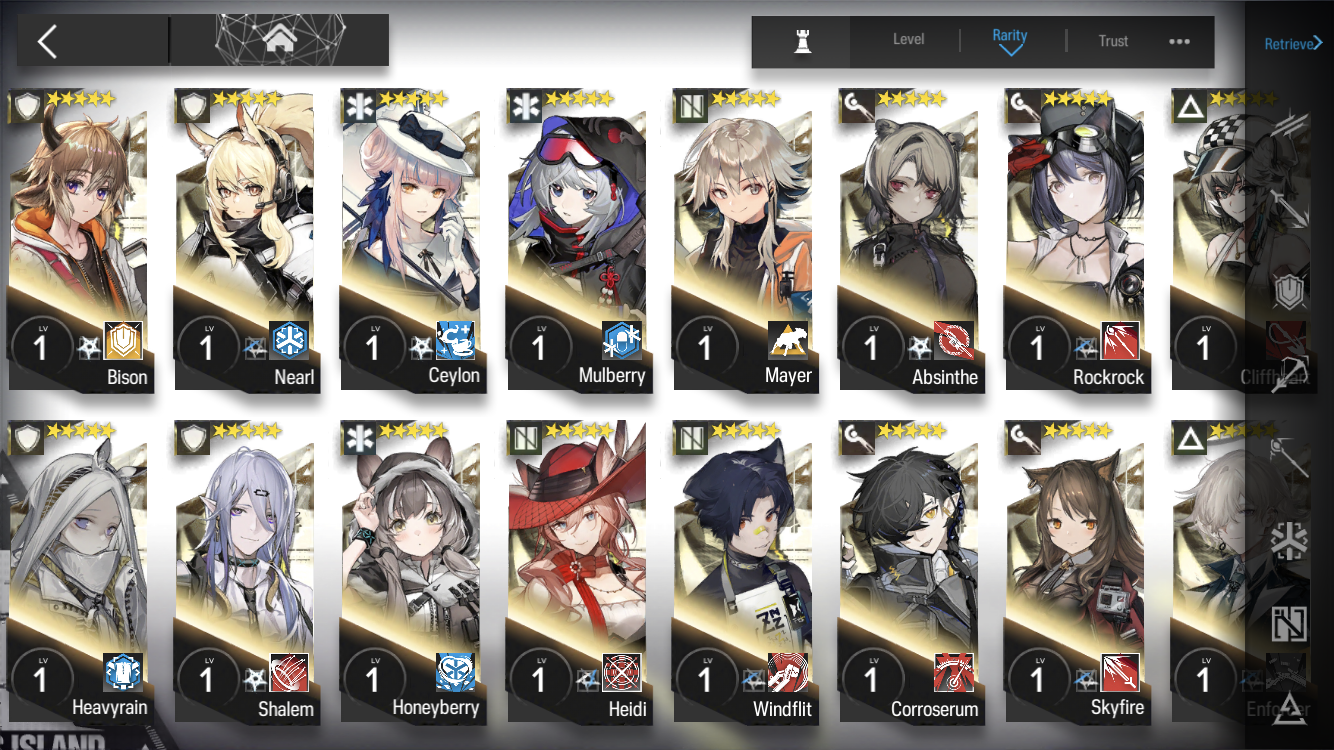The image size is (1334, 750).
Task: Sort operators by Rarity
Action: click(1010, 40)
